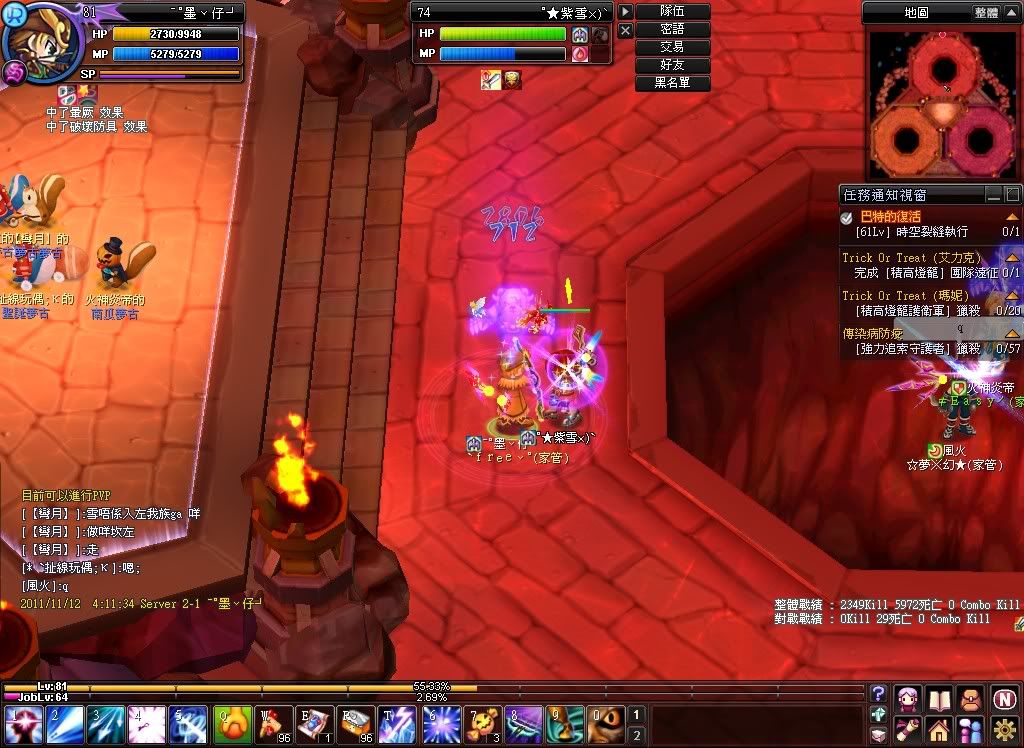Select the 巴特的復活 quest entry
Image resolution: width=1024 pixels, height=748 pixels.
pos(891,217)
